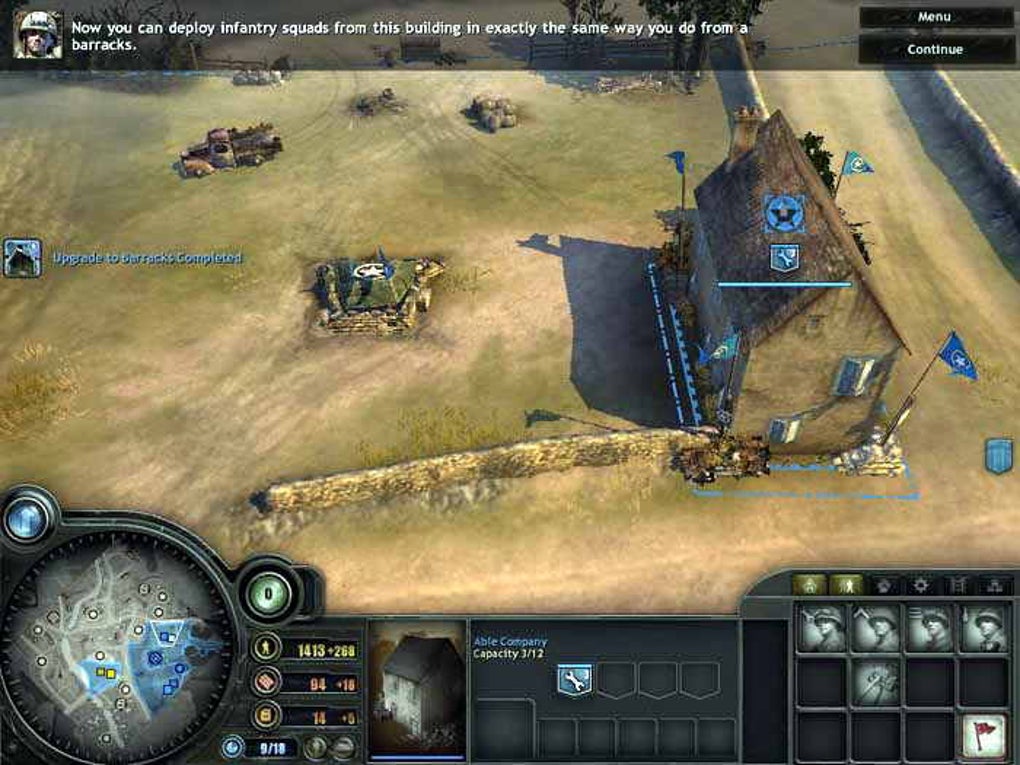
Task: Deploy the triple-stripe soldier squad
Action: [930, 628]
